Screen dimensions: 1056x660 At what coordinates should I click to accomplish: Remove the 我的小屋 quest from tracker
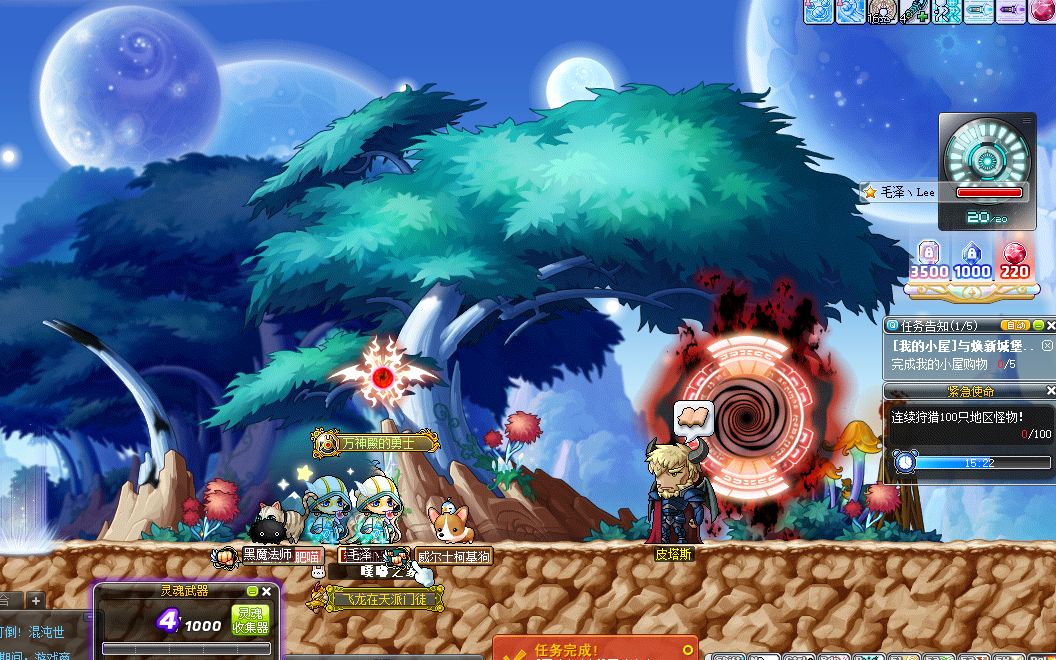pos(1047,345)
